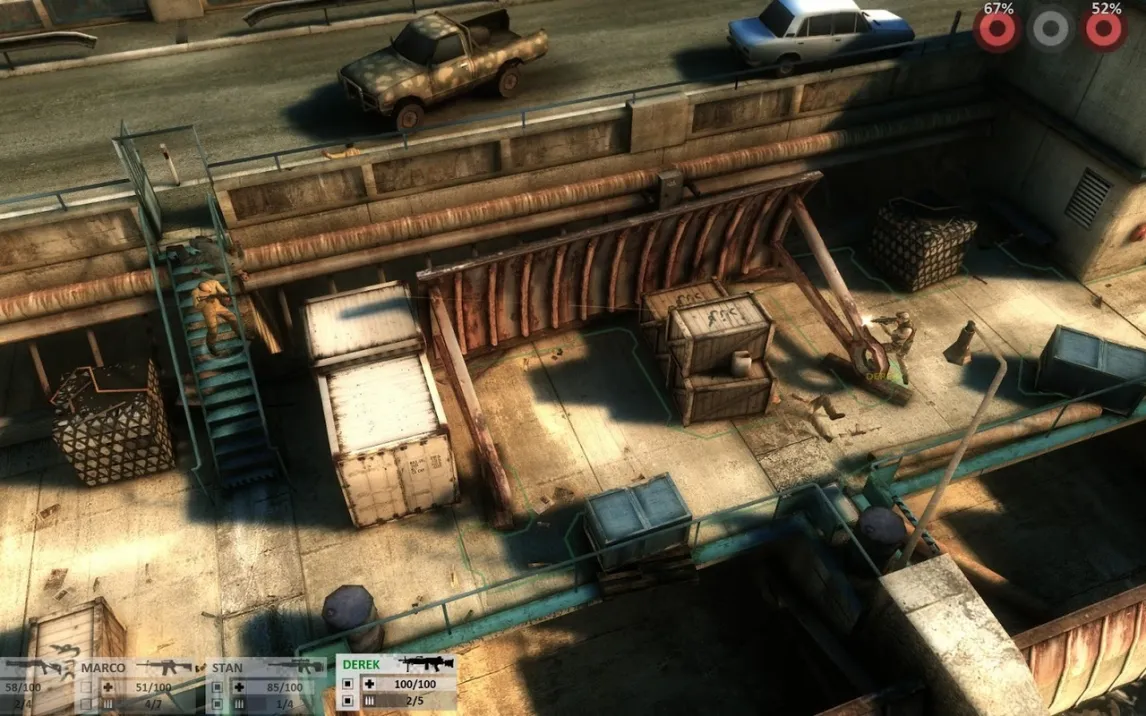Toggle Marco's ammo magazine checkbox
Viewport: 1146px width, 716px height.
(x=87, y=704)
